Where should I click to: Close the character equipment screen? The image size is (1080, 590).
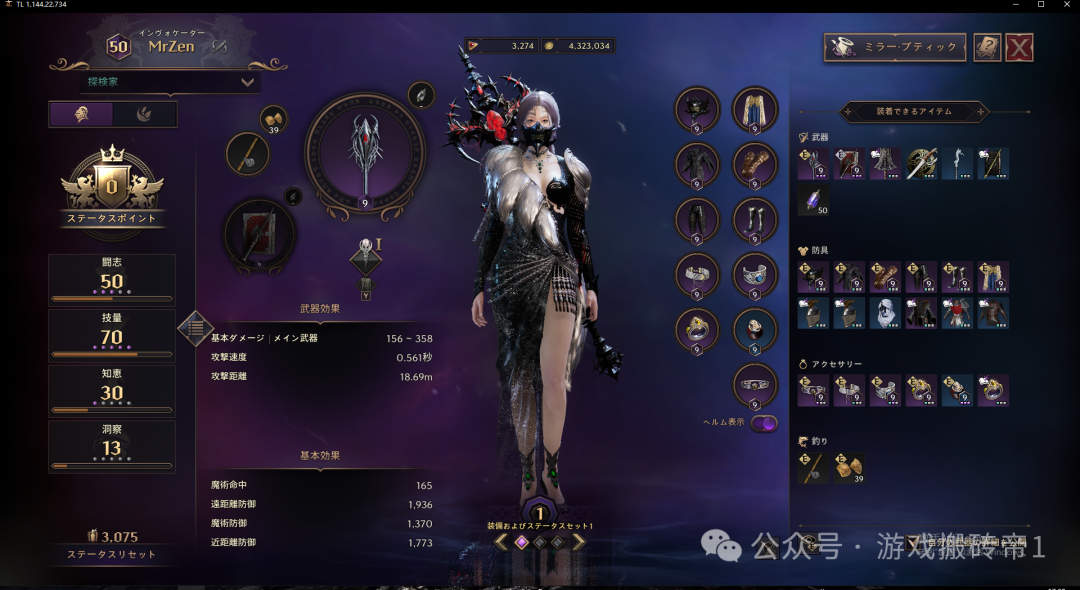point(1018,47)
